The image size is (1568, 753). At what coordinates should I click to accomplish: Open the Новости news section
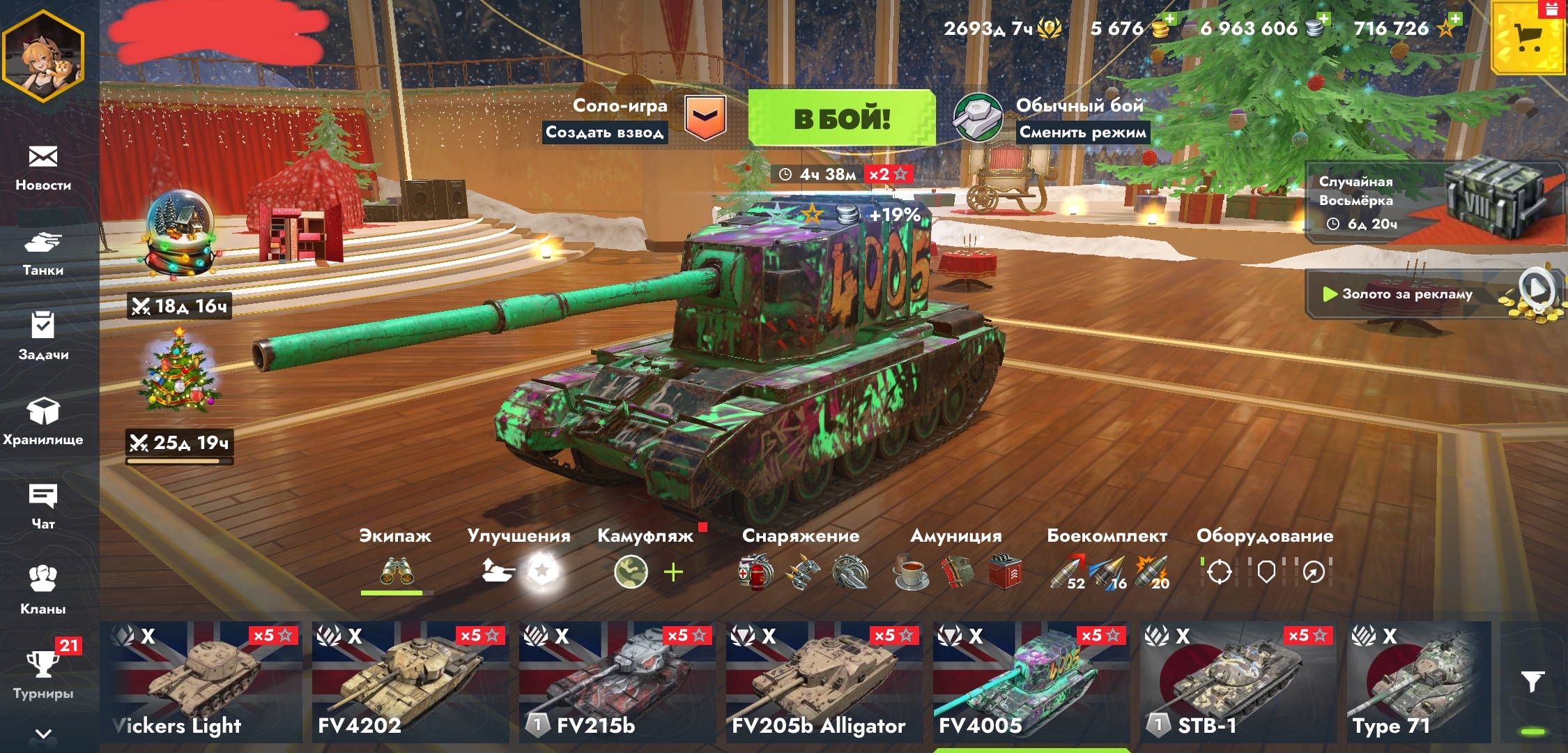pos(43,167)
